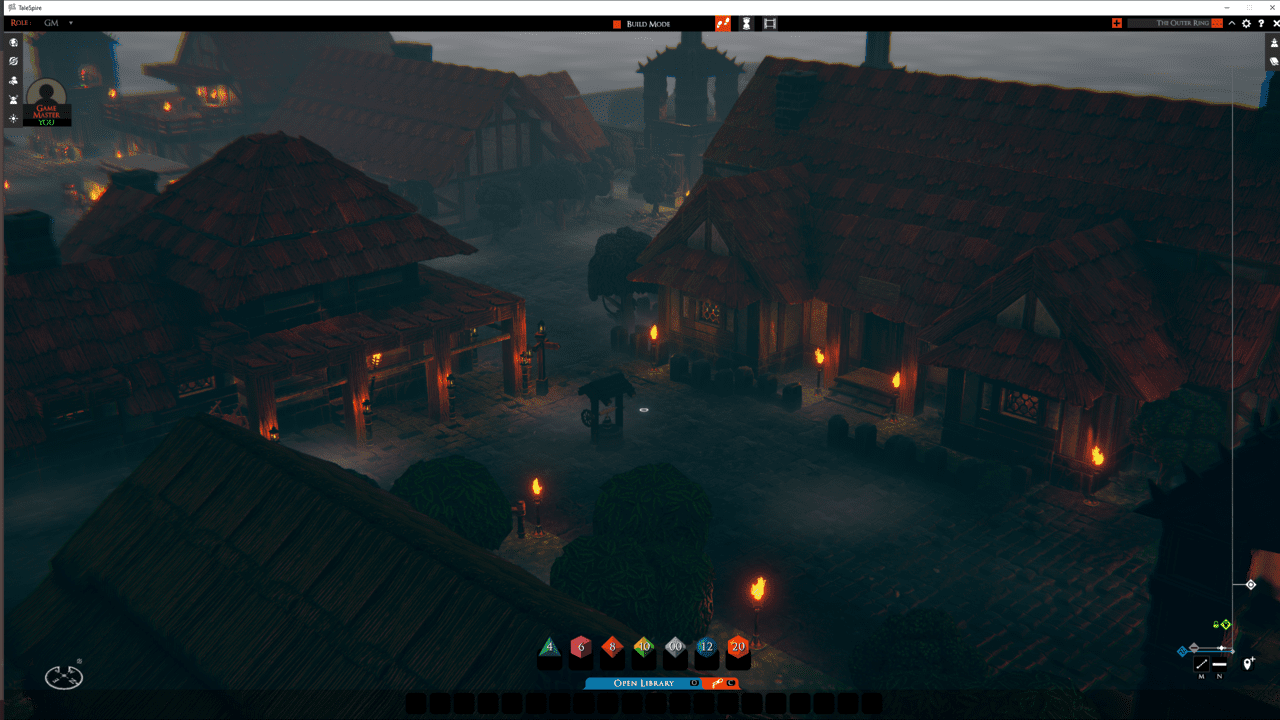
Task: Open the settings gear in the top-right corner
Action: [x=1245, y=22]
